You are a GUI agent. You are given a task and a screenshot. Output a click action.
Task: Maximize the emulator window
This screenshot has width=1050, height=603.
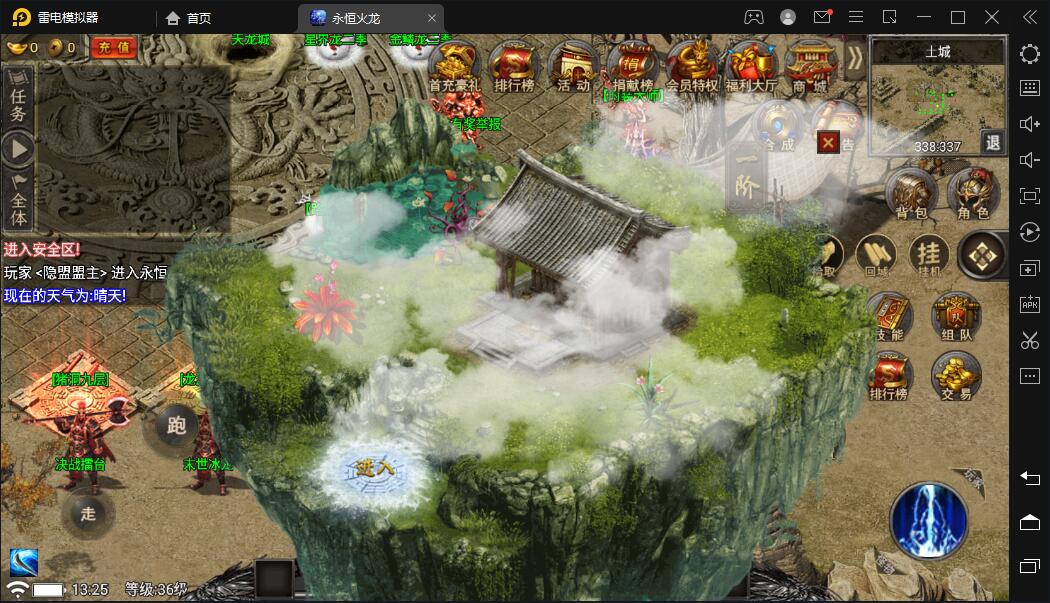pos(957,17)
